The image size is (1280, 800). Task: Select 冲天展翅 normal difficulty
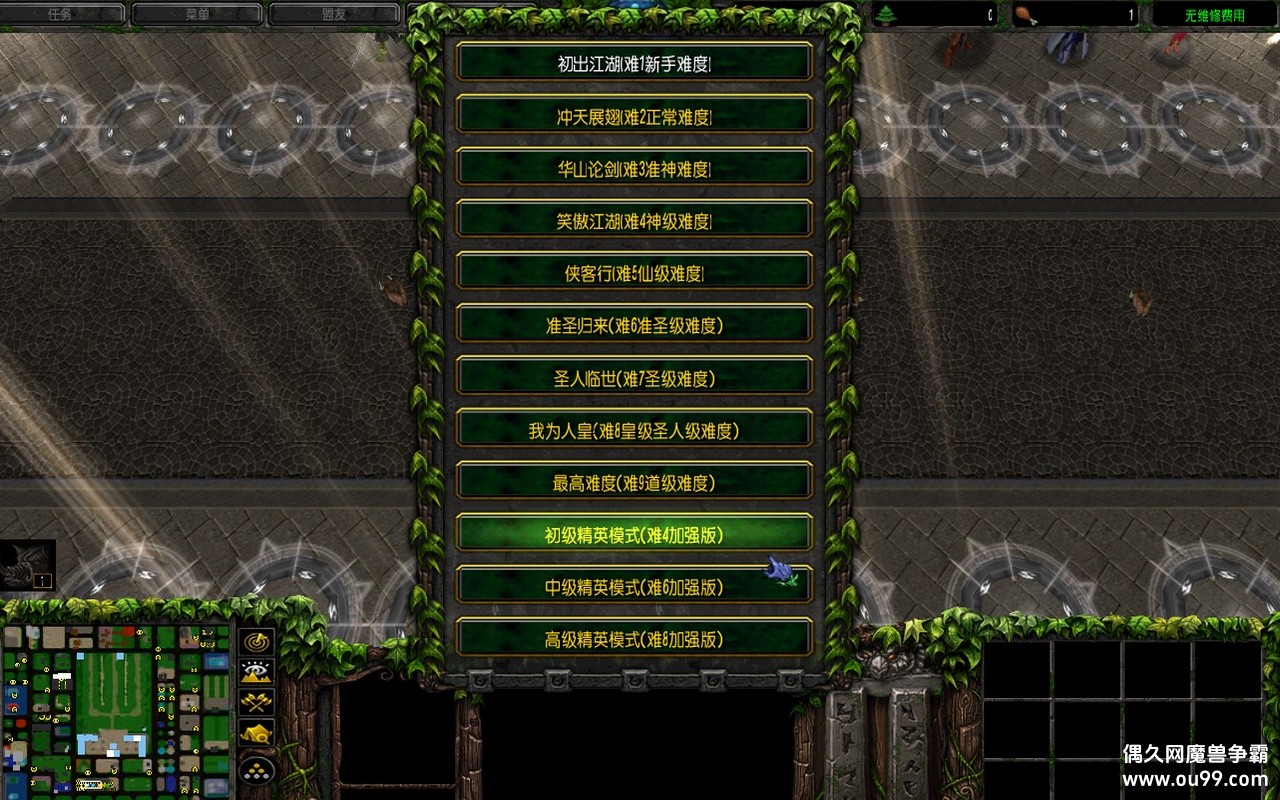tap(633, 115)
